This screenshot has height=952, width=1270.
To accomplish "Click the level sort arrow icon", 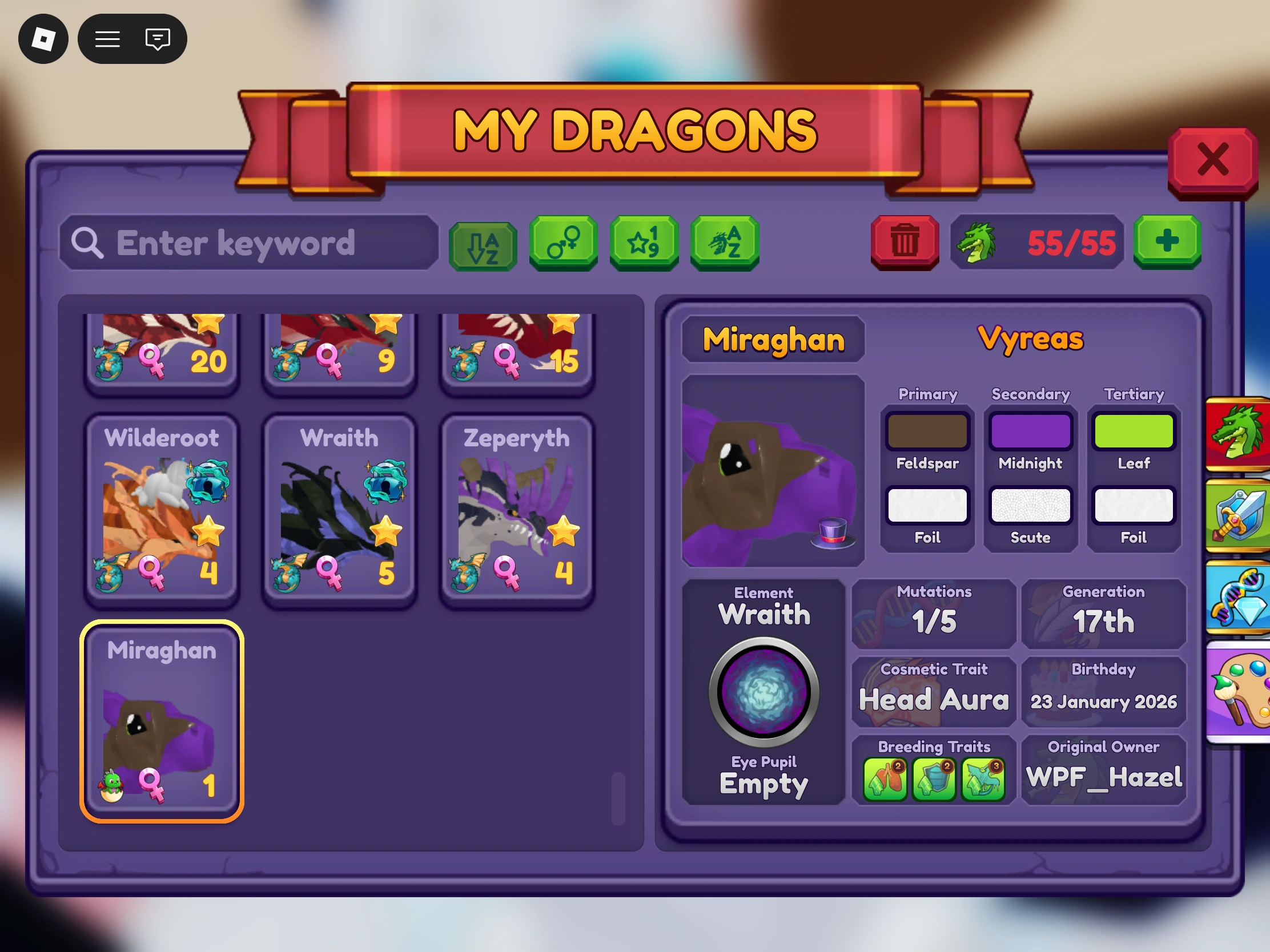I will tap(483, 243).
